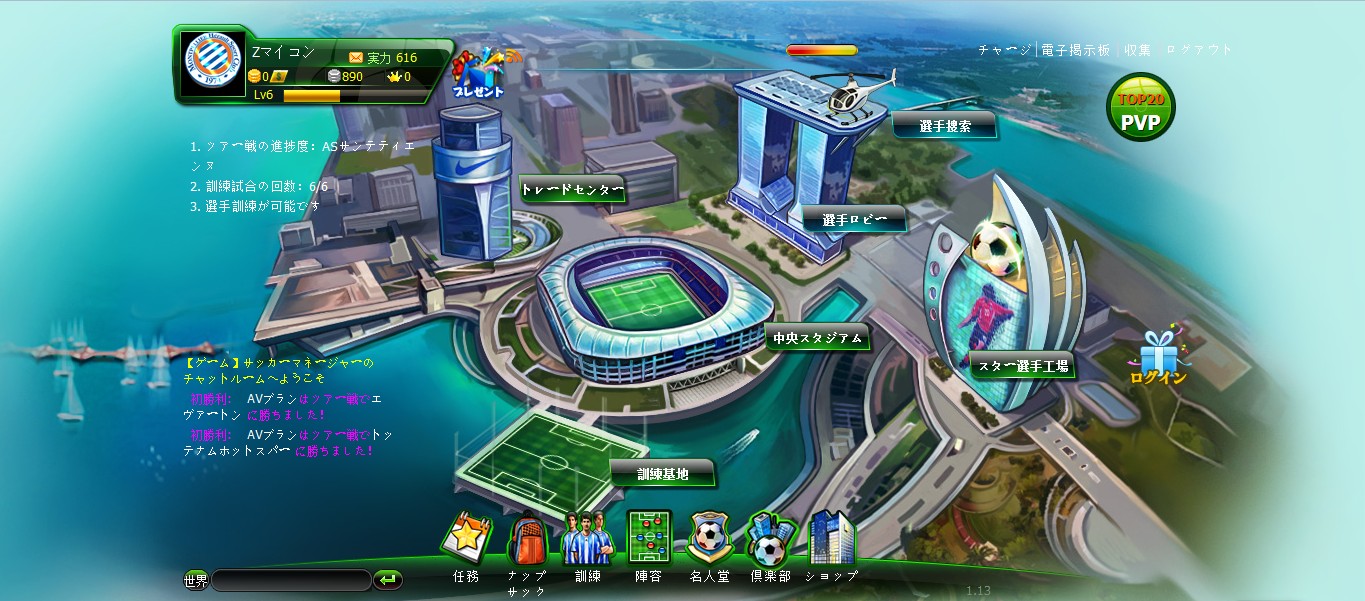Open the 選手捜索 player search

(944, 125)
